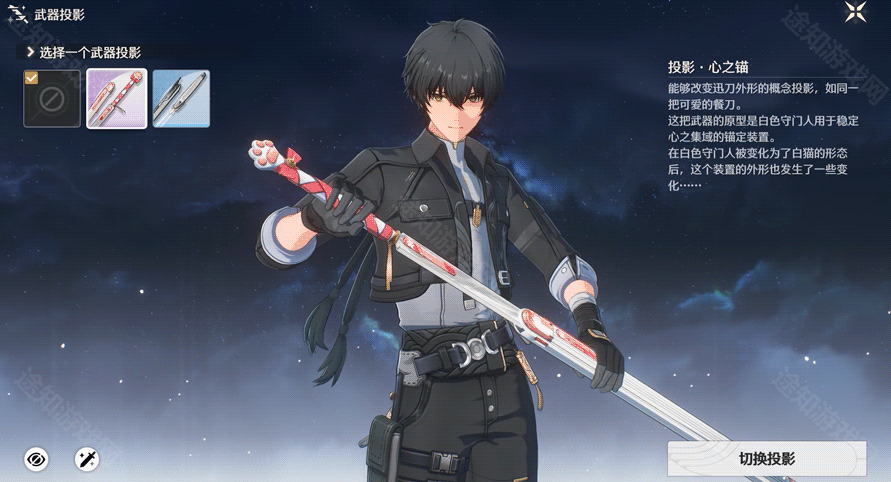This screenshot has width=891, height=482.
Task: Go back via 武器投影 header icon
Action: coord(14,15)
